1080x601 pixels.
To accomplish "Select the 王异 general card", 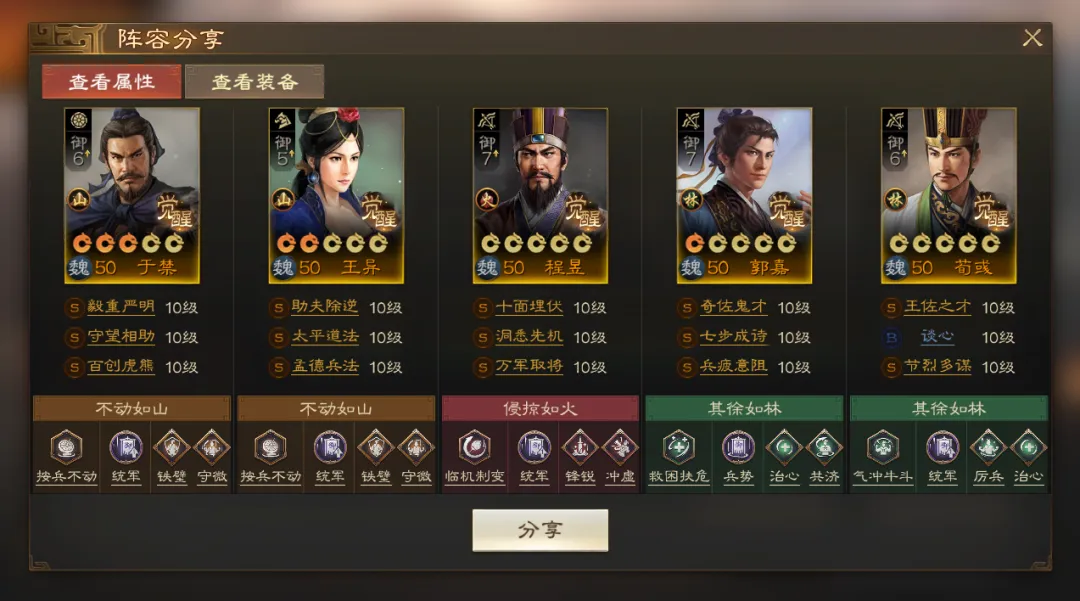I will coord(336,195).
